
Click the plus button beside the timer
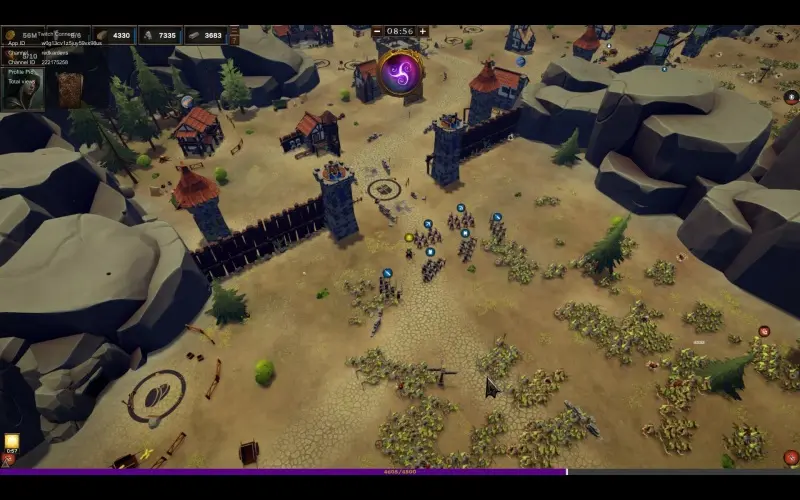coord(423,31)
